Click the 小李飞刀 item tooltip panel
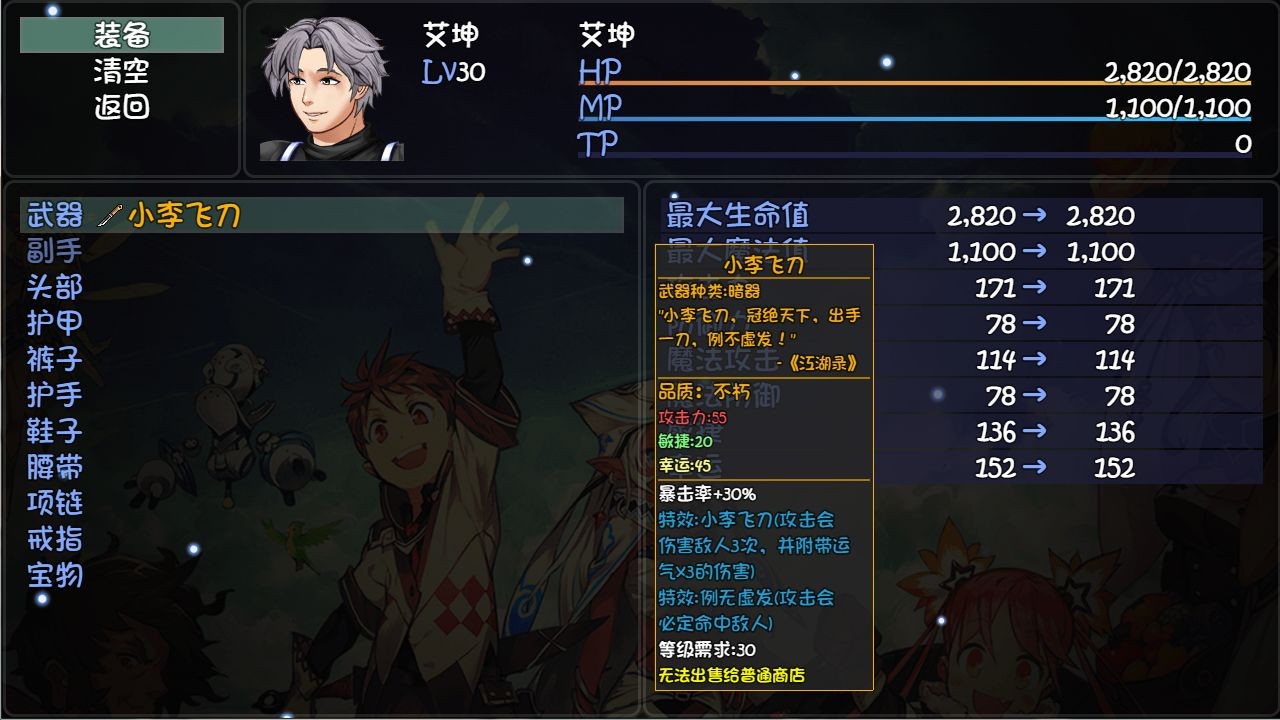This screenshot has height=720, width=1280. click(763, 470)
